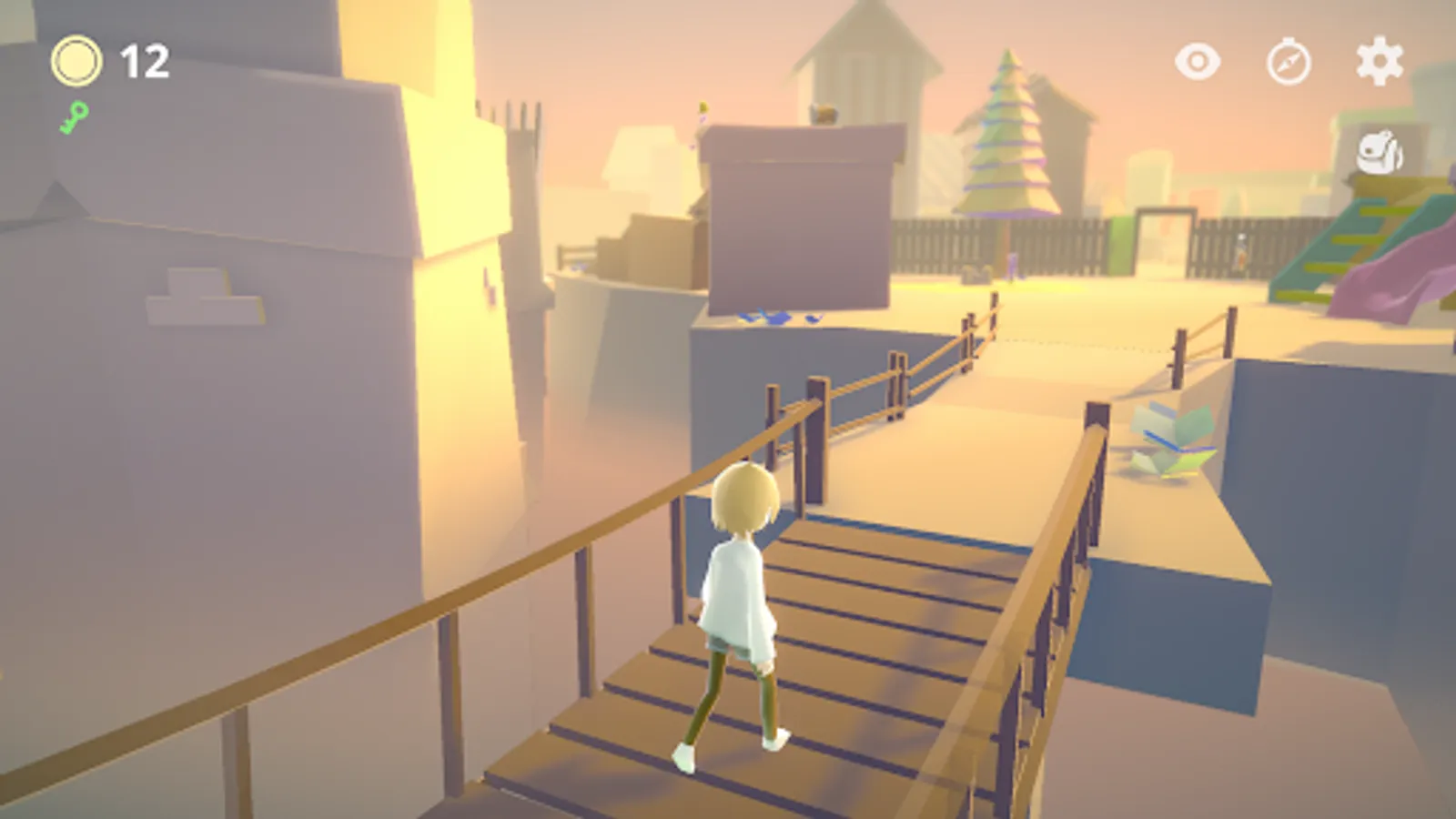Click the yellow coin icon

click(76, 60)
